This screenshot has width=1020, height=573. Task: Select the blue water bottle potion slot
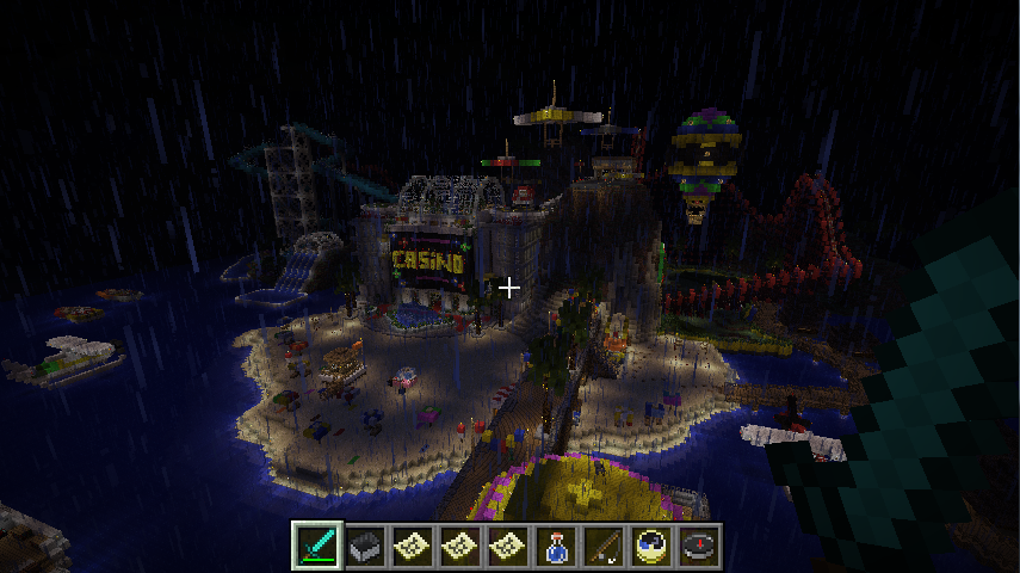557,546
